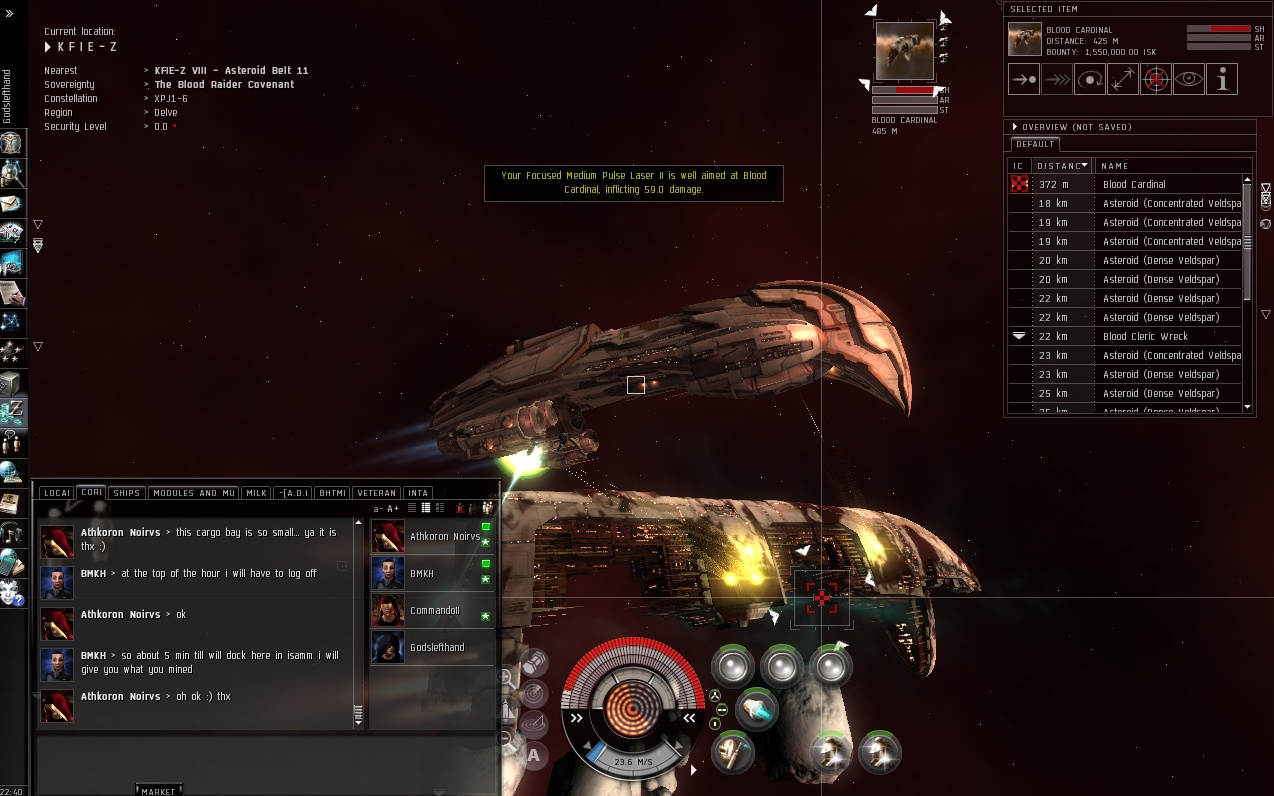Select the Blood Cleric Wreck overview row
This screenshot has height=796, width=1274.
1145,337
